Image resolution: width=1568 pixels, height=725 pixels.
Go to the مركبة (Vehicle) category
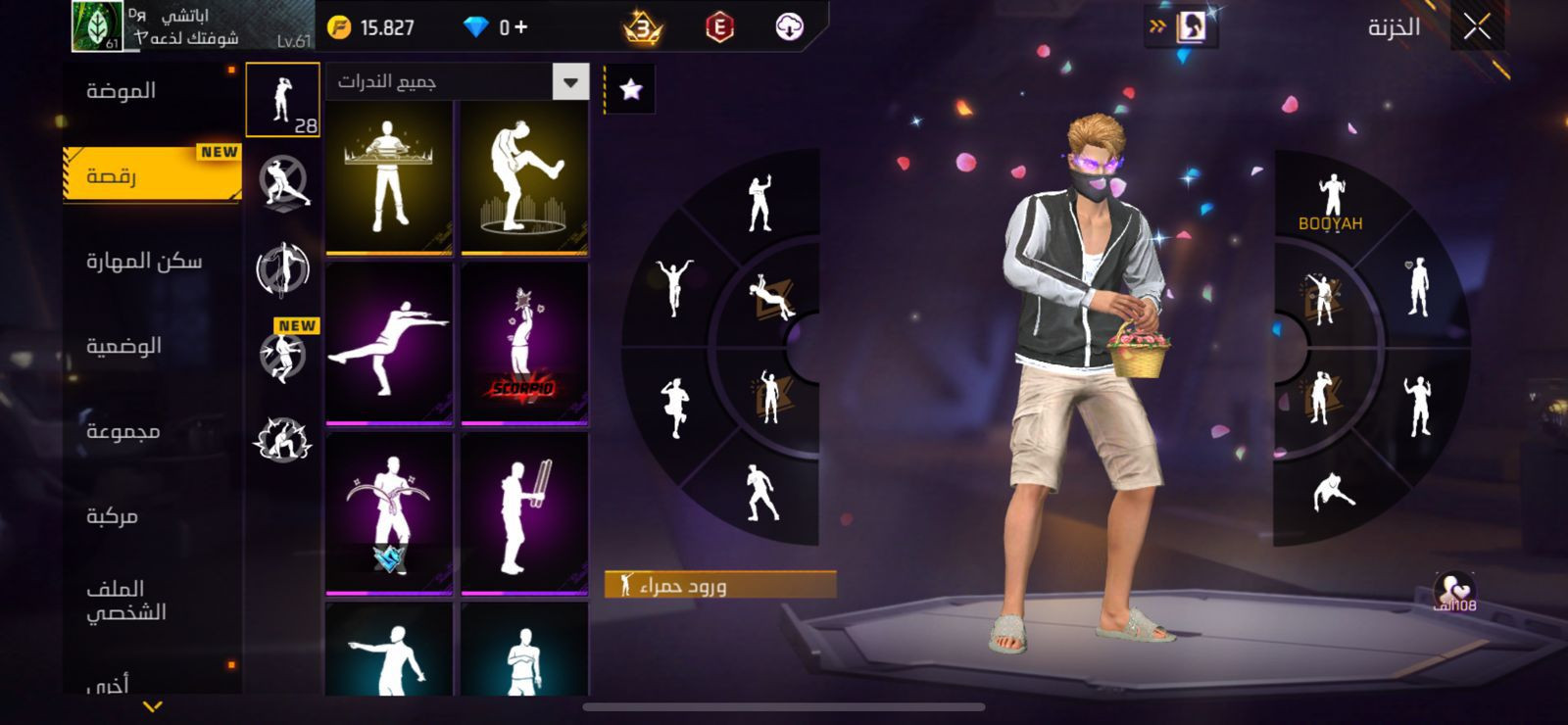point(112,516)
